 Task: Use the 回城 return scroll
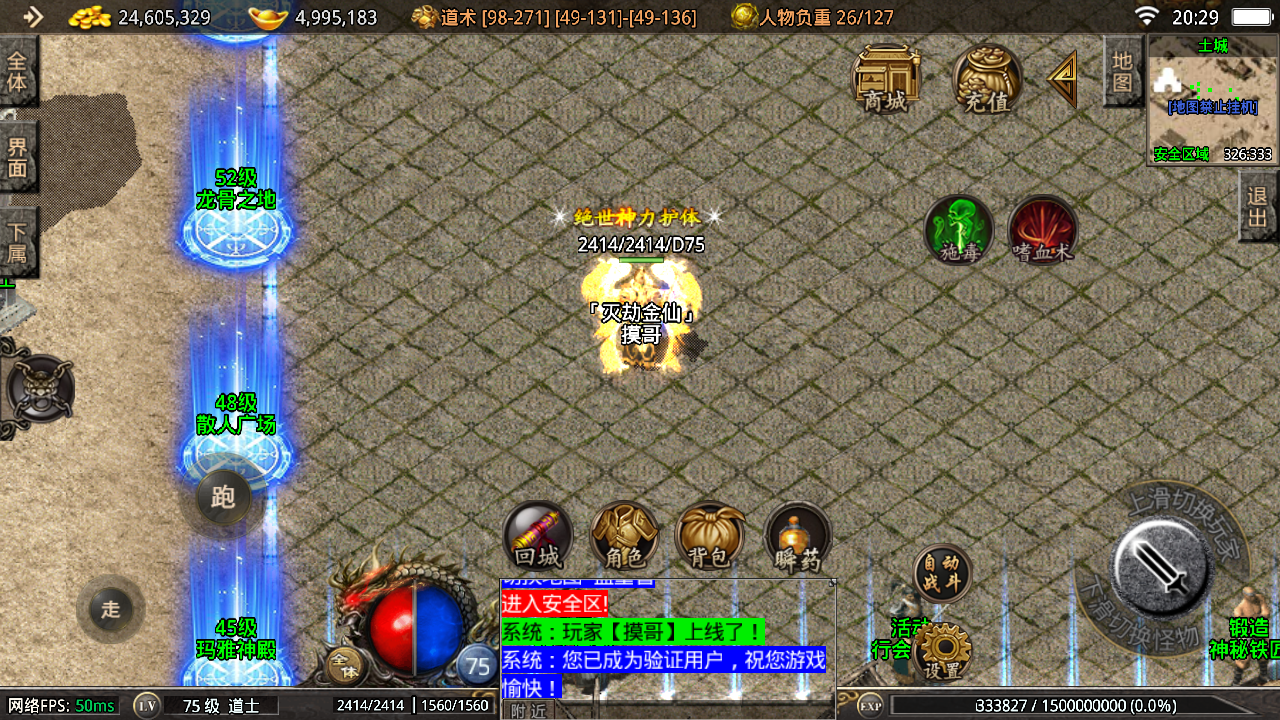[x=538, y=536]
